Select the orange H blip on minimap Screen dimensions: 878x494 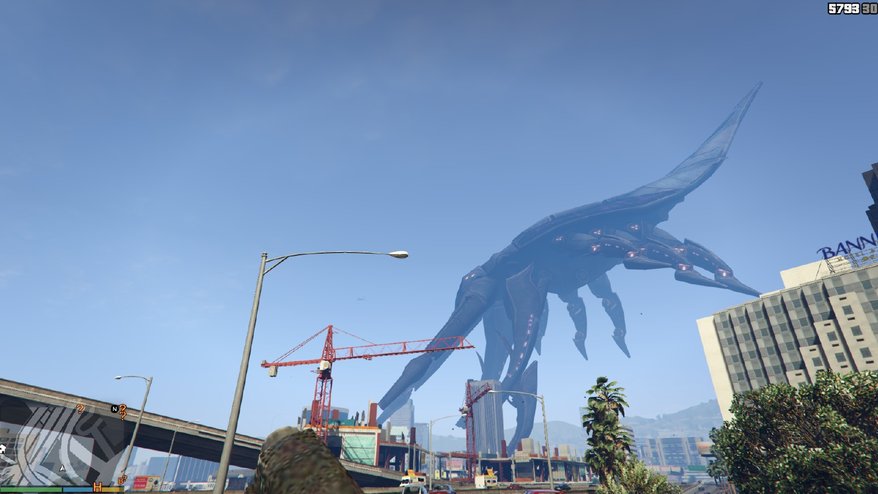click(98, 487)
